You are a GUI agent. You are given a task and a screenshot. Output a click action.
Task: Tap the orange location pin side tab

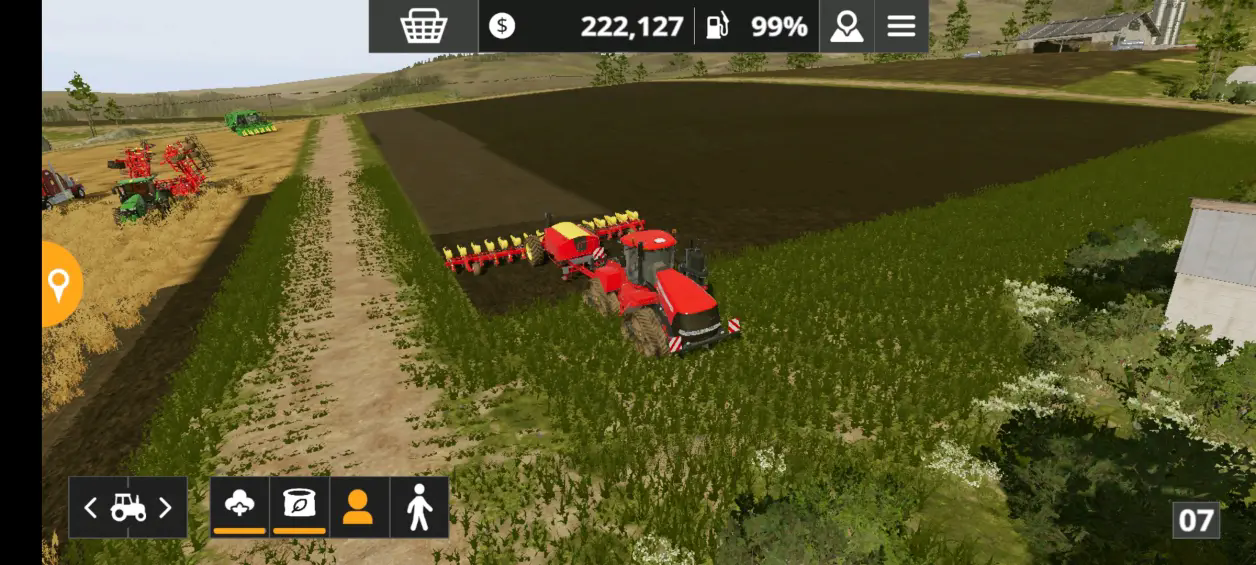click(59, 285)
